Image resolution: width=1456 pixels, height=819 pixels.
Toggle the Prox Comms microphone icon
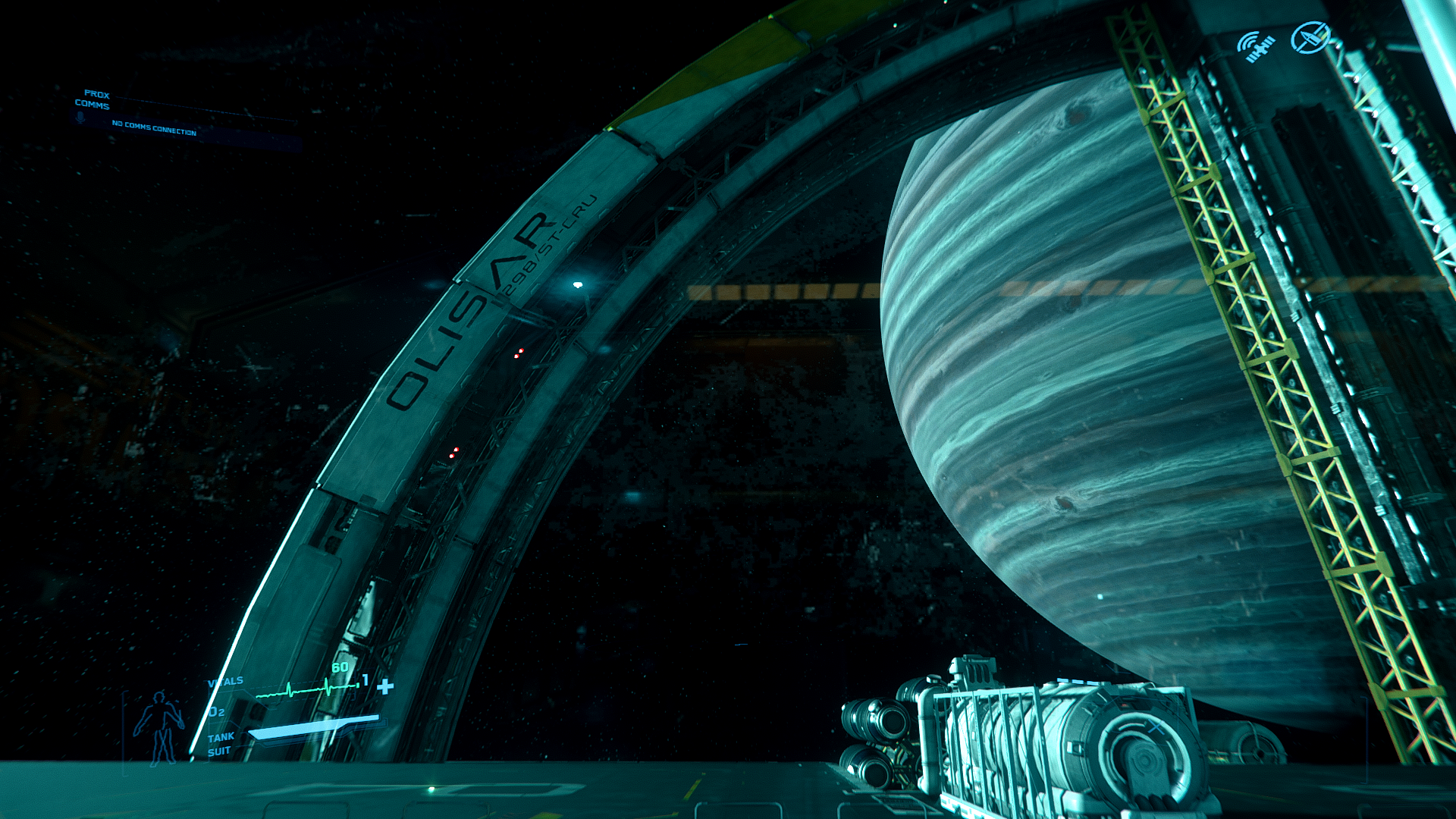[x=80, y=118]
